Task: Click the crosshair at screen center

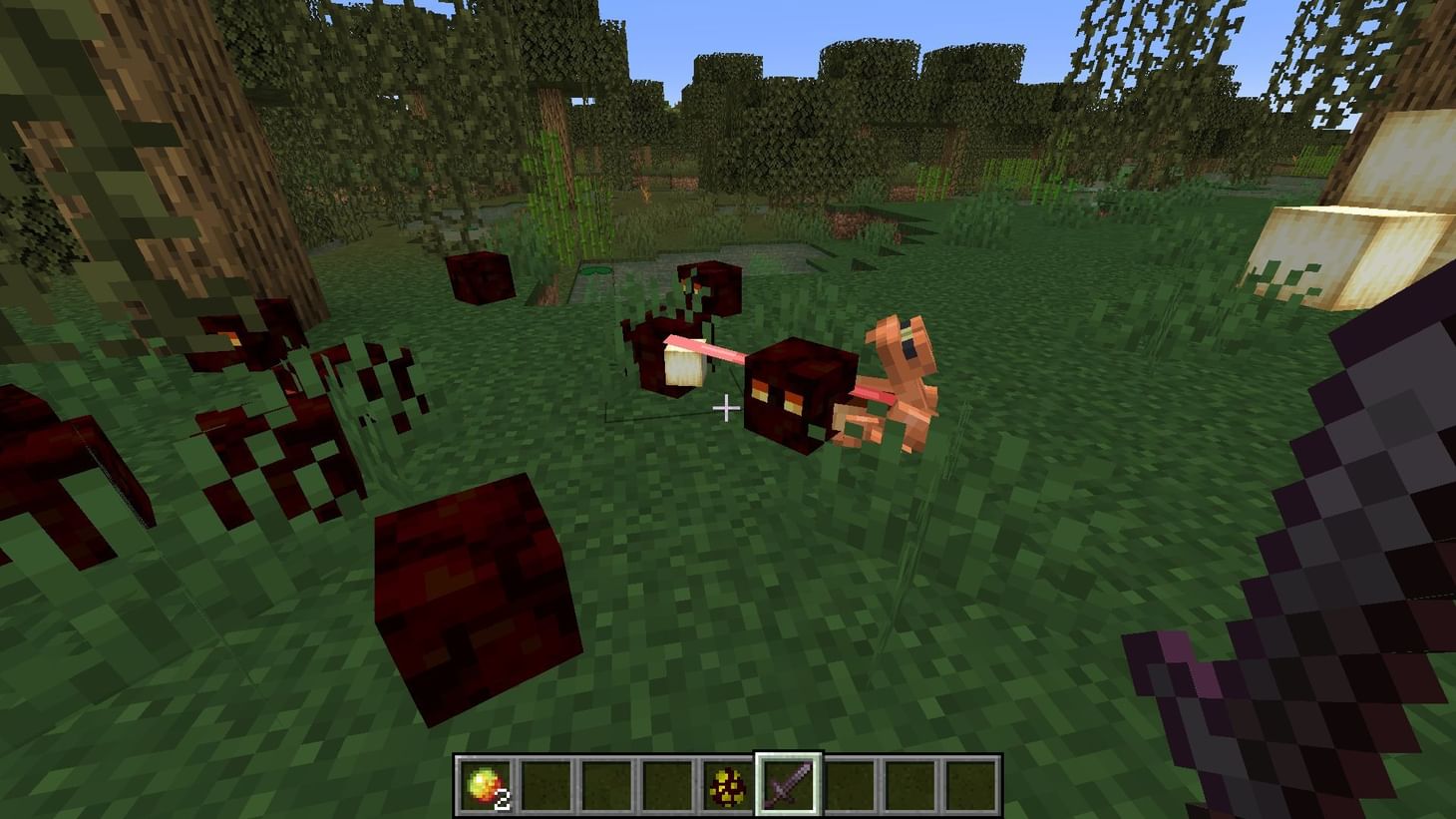Action: 728,408
